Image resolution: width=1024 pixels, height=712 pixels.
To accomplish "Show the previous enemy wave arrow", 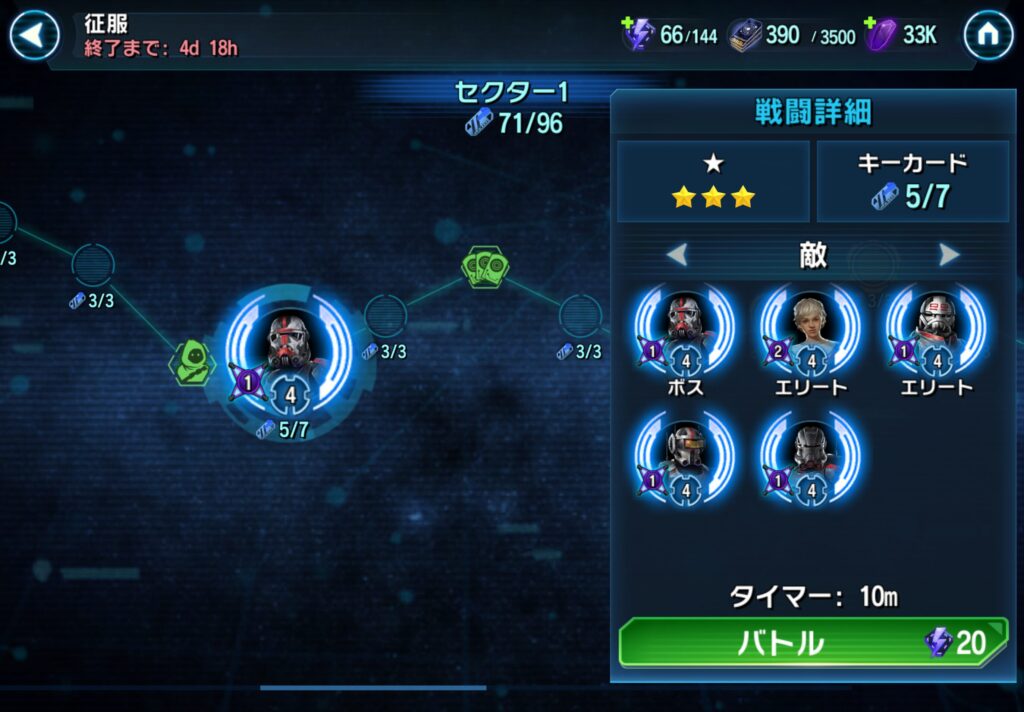I will coord(677,255).
